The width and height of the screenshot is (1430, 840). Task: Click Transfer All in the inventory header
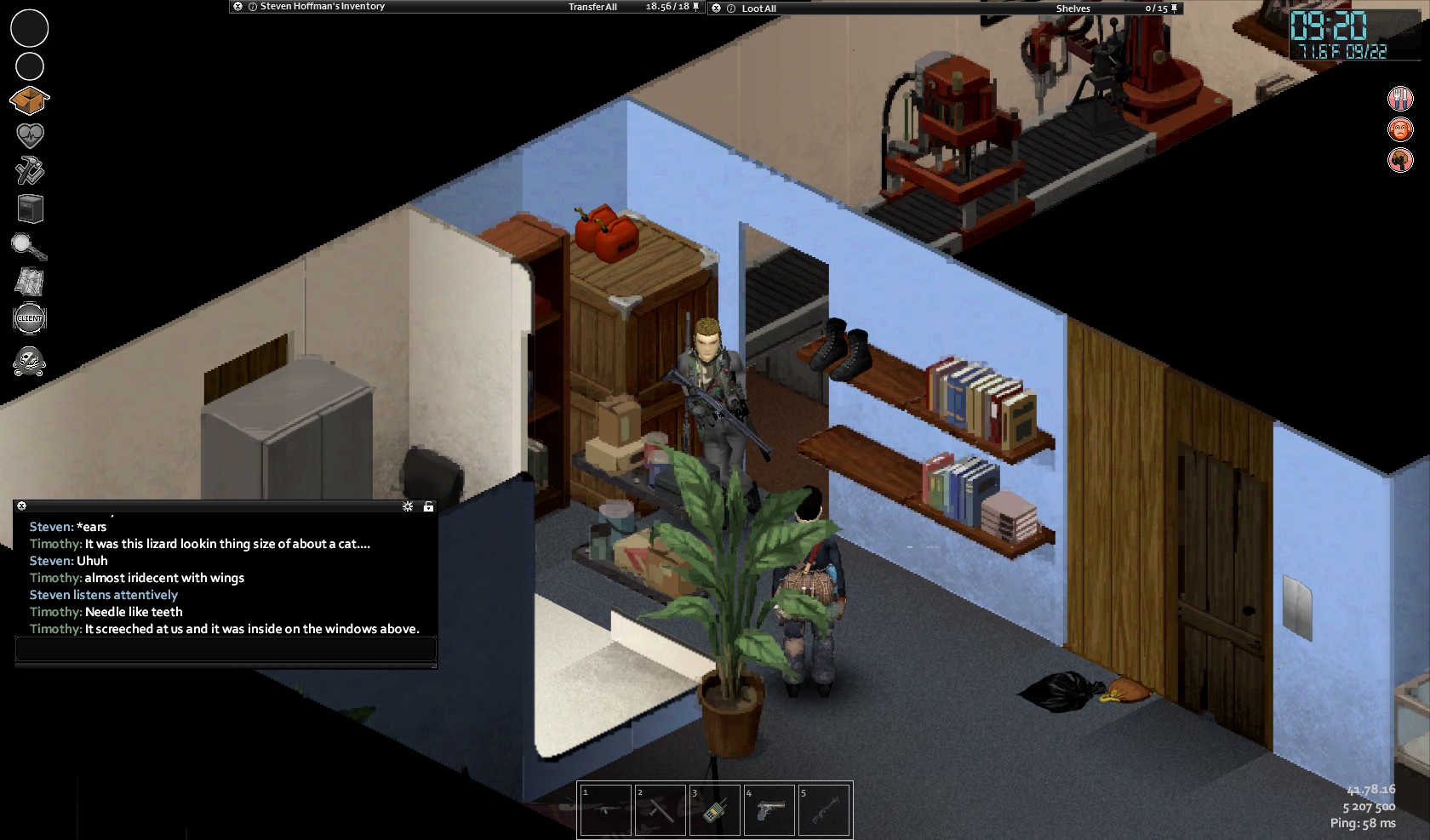click(x=592, y=7)
